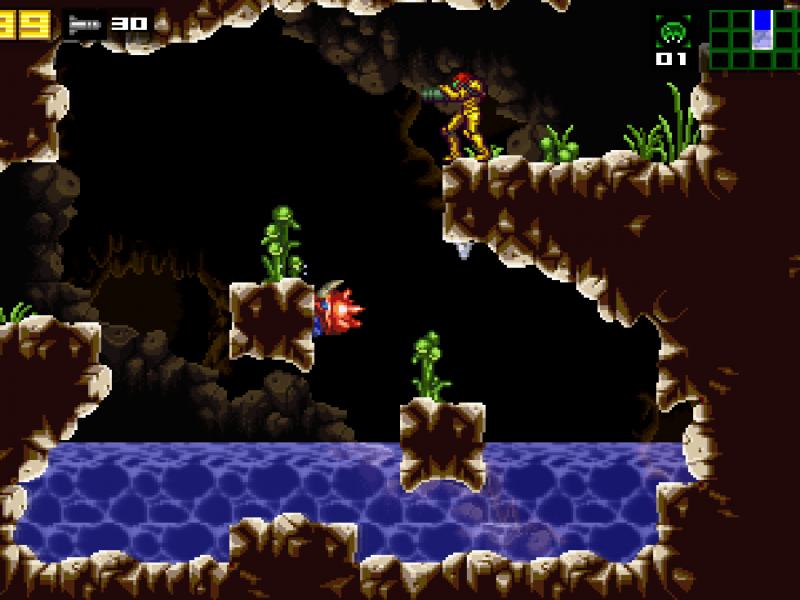Select the missile weapon icon

tap(84, 24)
